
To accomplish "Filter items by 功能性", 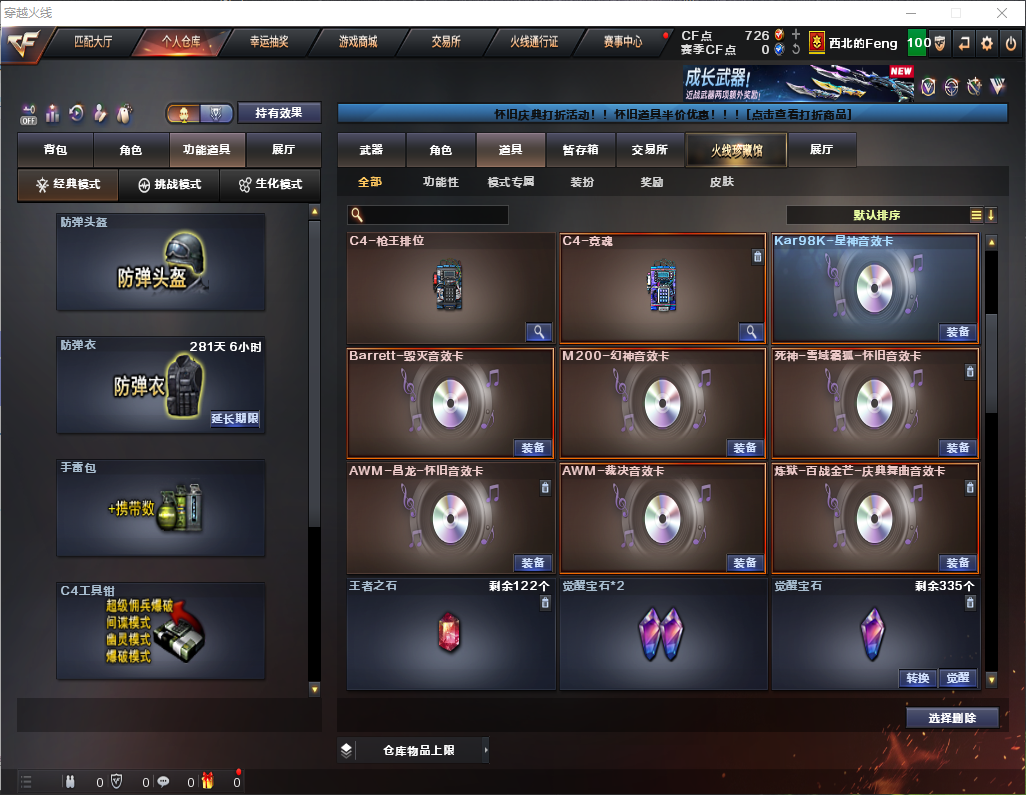I will [440, 183].
